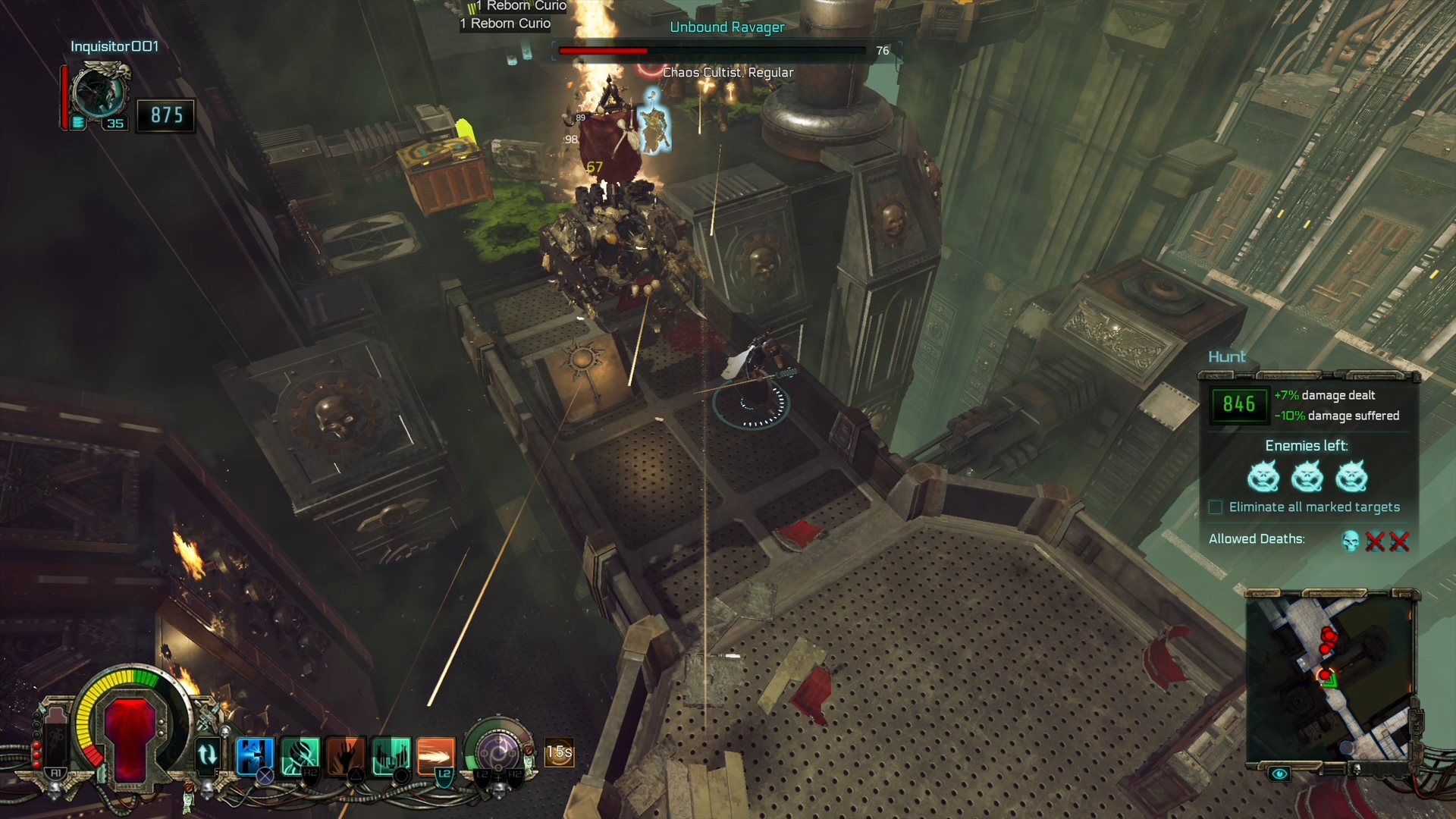
Task: Click the 15s buff timer icon
Action: click(x=559, y=752)
